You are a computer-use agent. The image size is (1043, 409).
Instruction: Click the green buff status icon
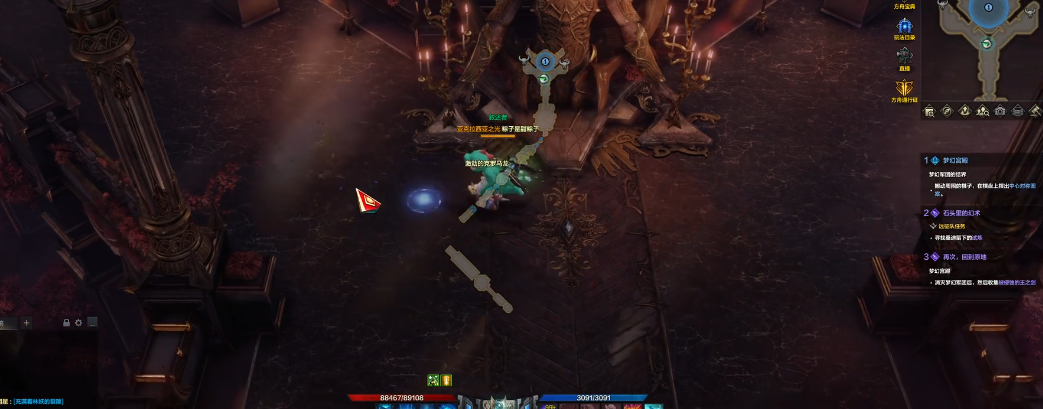tap(434, 380)
